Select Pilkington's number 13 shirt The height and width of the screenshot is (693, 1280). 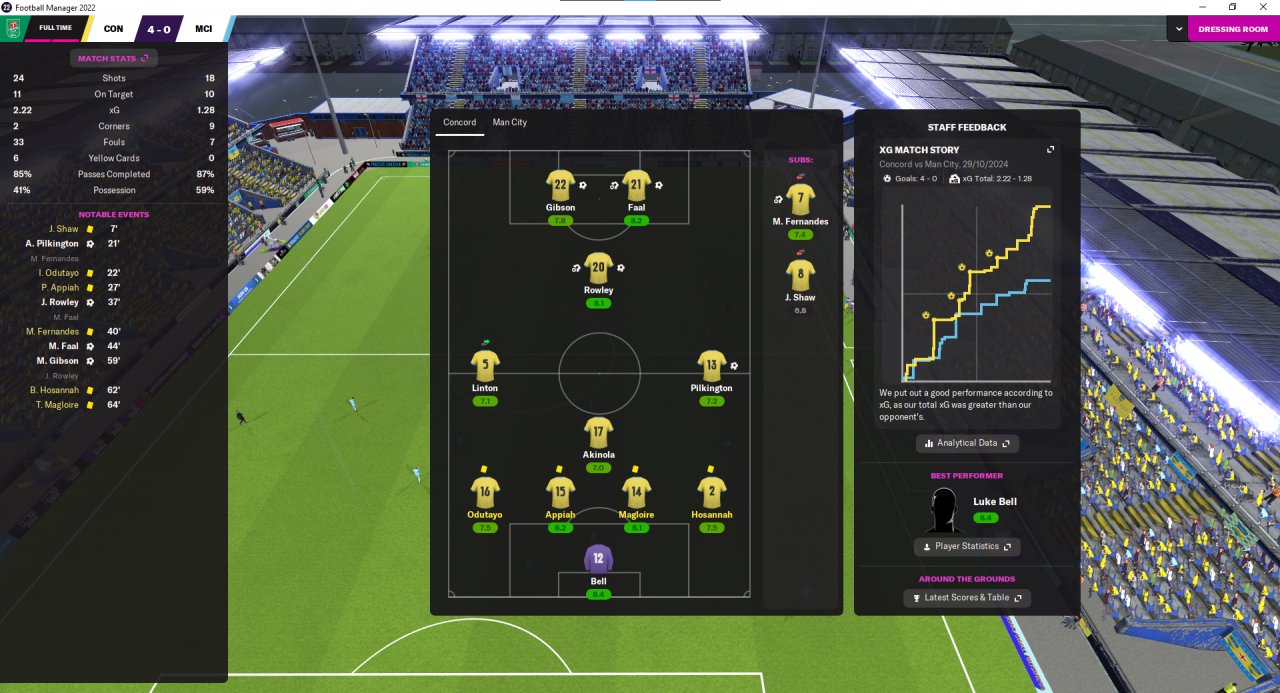[711, 365]
